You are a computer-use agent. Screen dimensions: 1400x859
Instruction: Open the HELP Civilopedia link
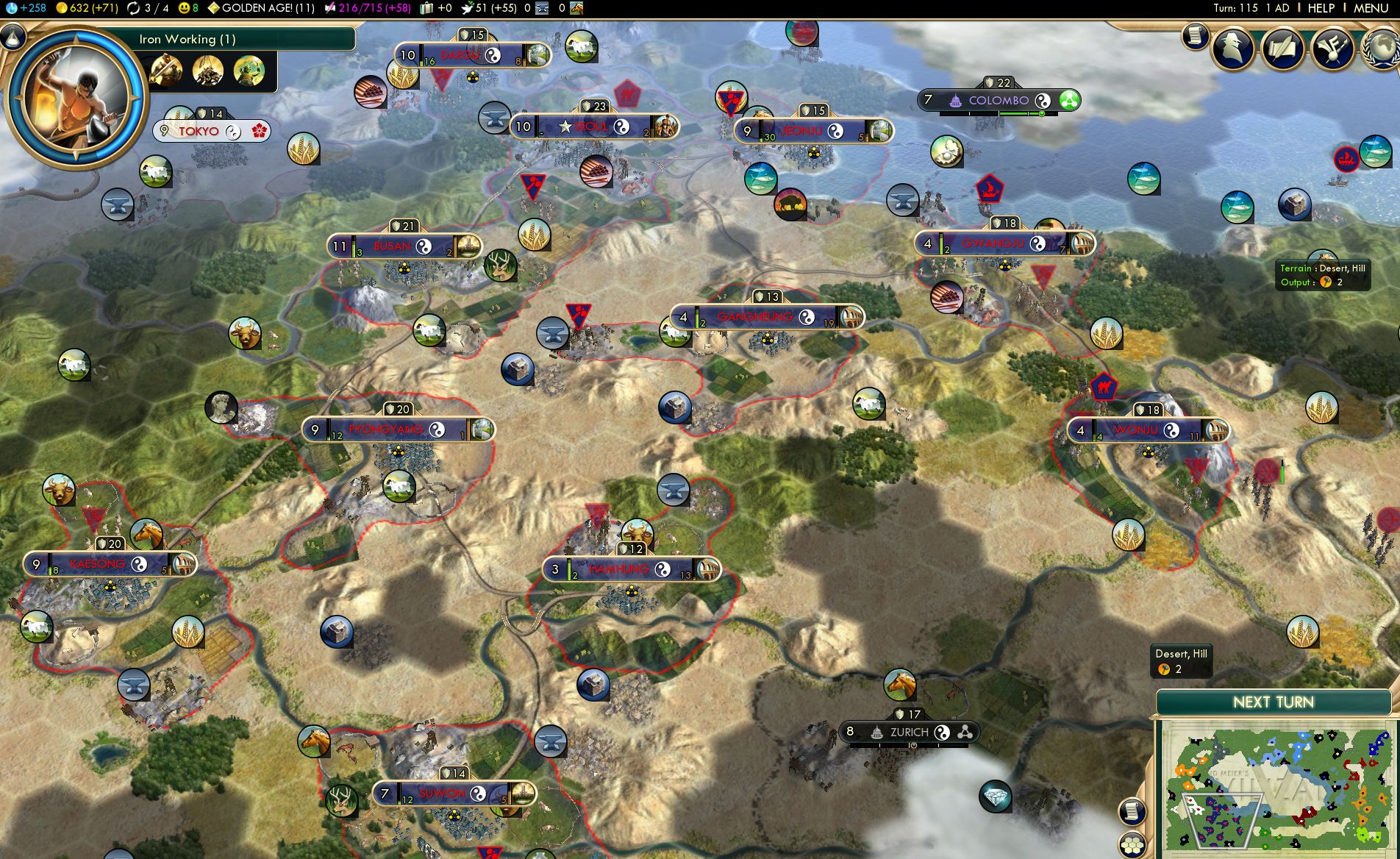[1321, 8]
